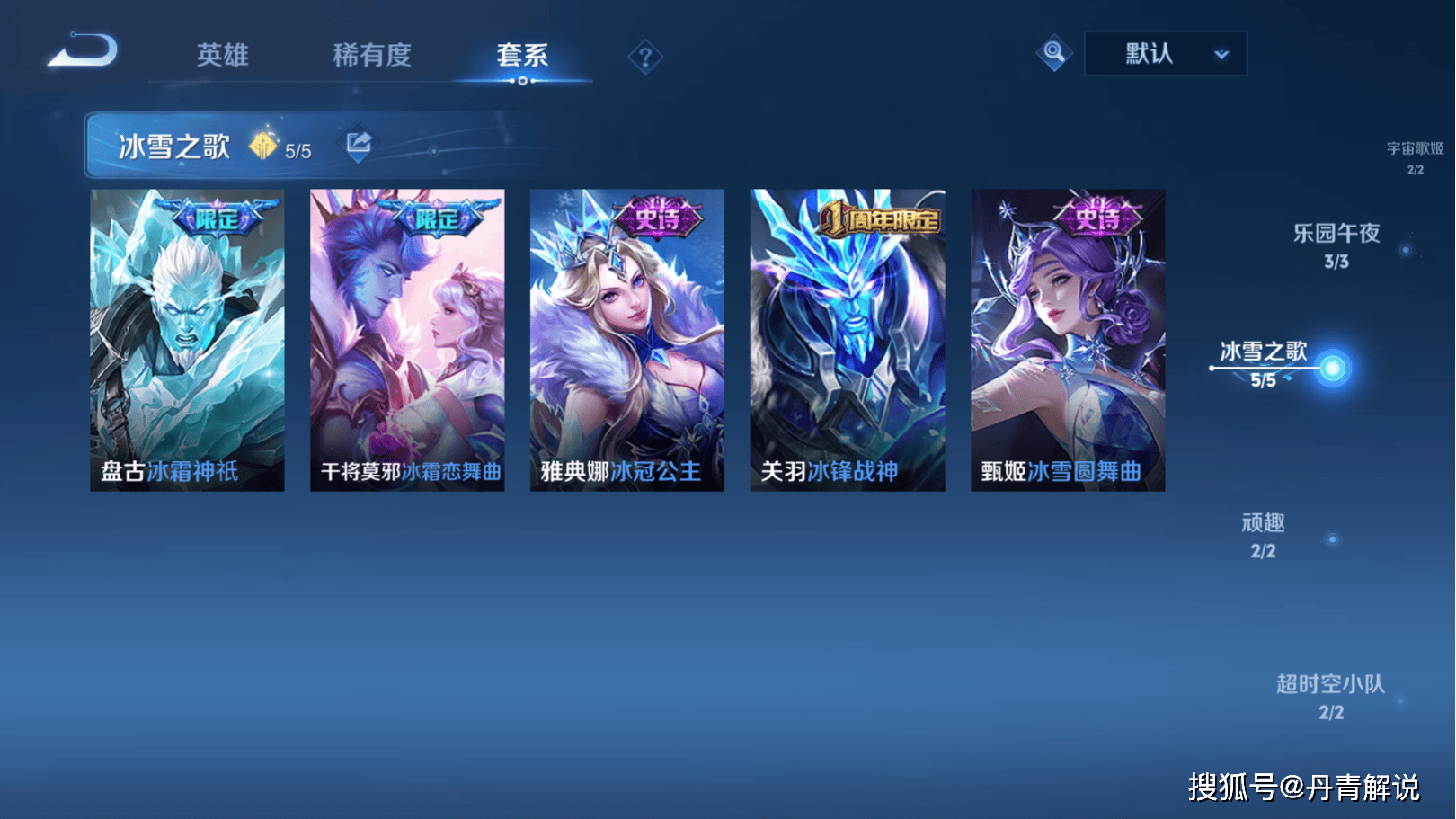The image size is (1456, 819).
Task: Switch to the 稀有度 tab
Action: click(371, 56)
